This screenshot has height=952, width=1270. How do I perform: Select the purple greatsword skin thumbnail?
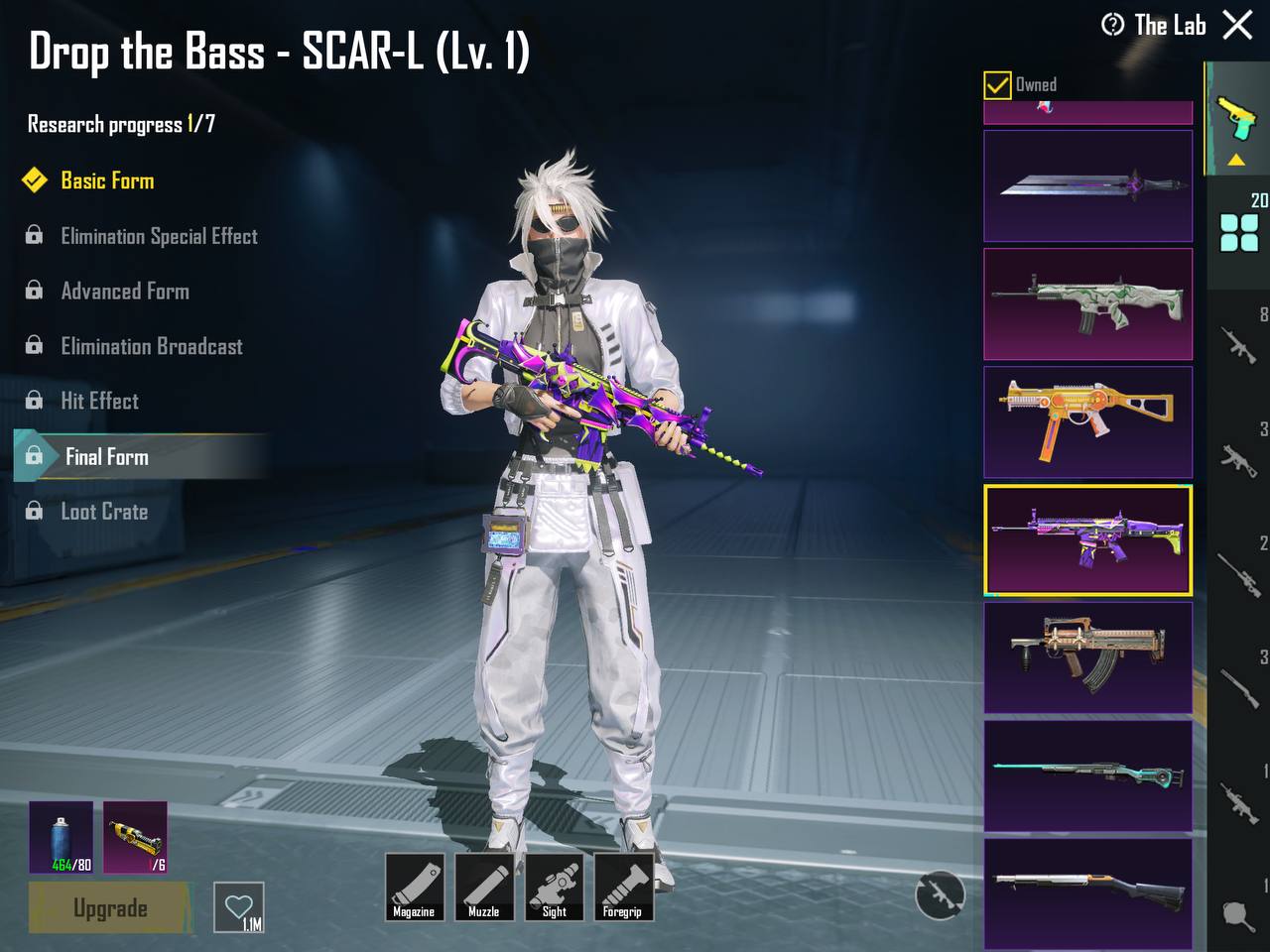click(1087, 185)
